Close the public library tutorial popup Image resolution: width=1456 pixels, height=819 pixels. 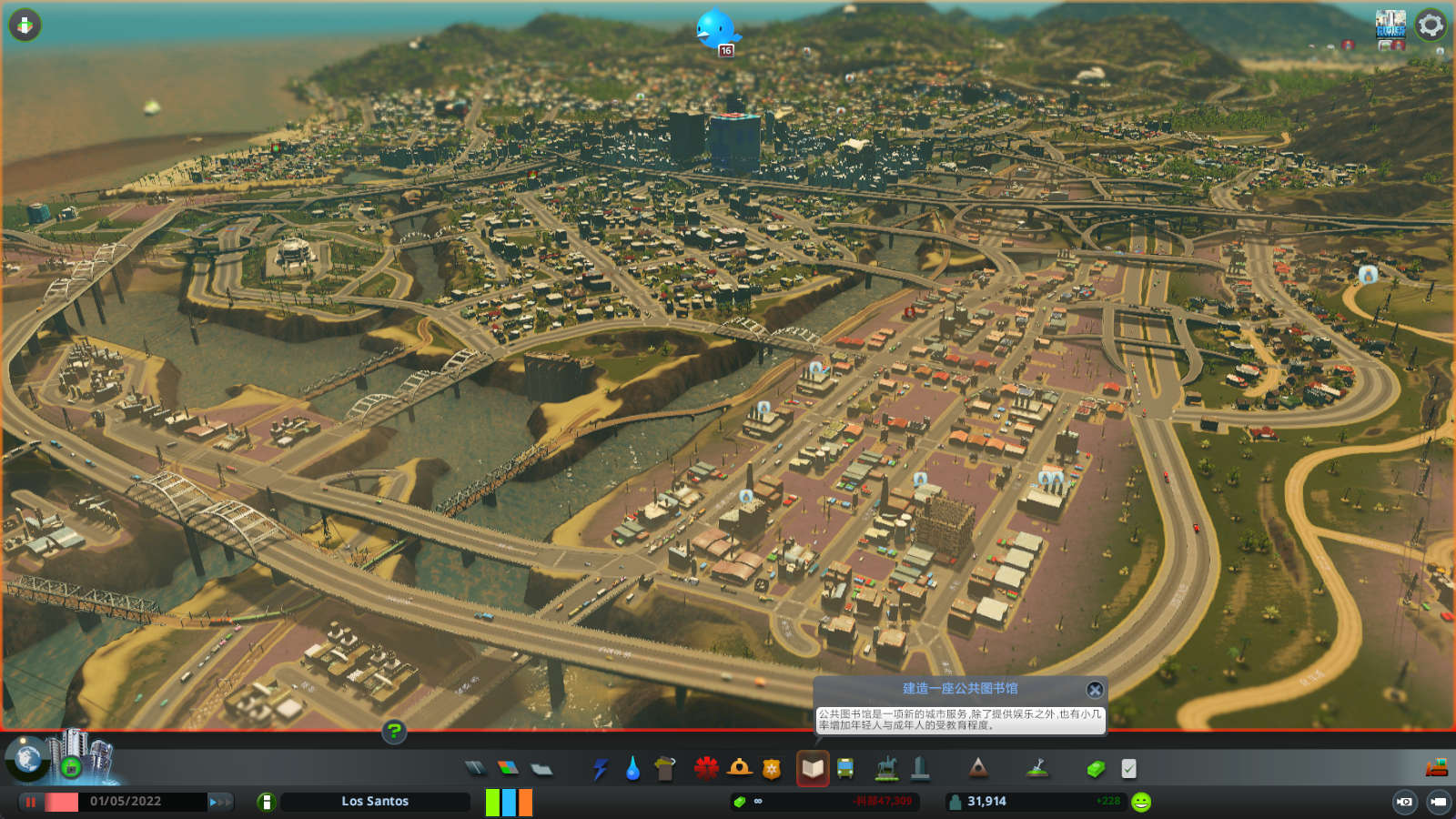(x=1095, y=690)
